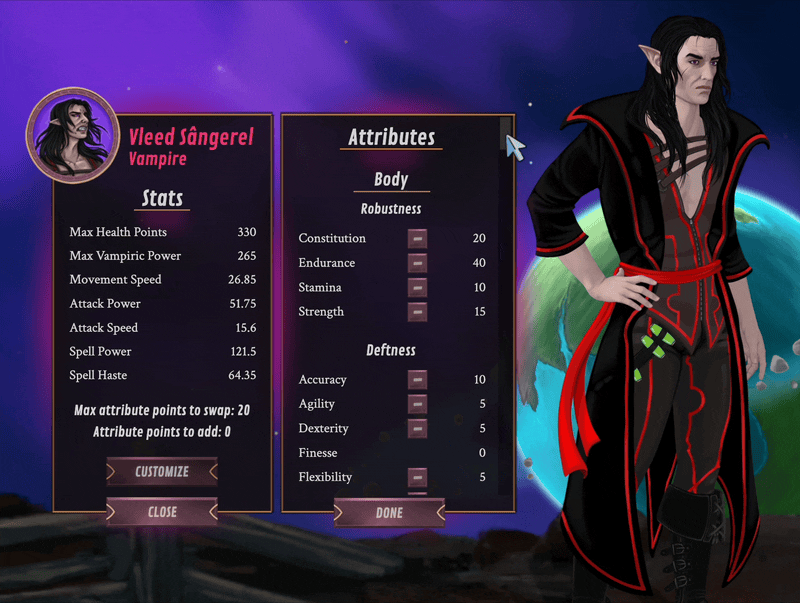Reduce Agility with its minus button
This screenshot has height=603, width=800.
(x=417, y=404)
